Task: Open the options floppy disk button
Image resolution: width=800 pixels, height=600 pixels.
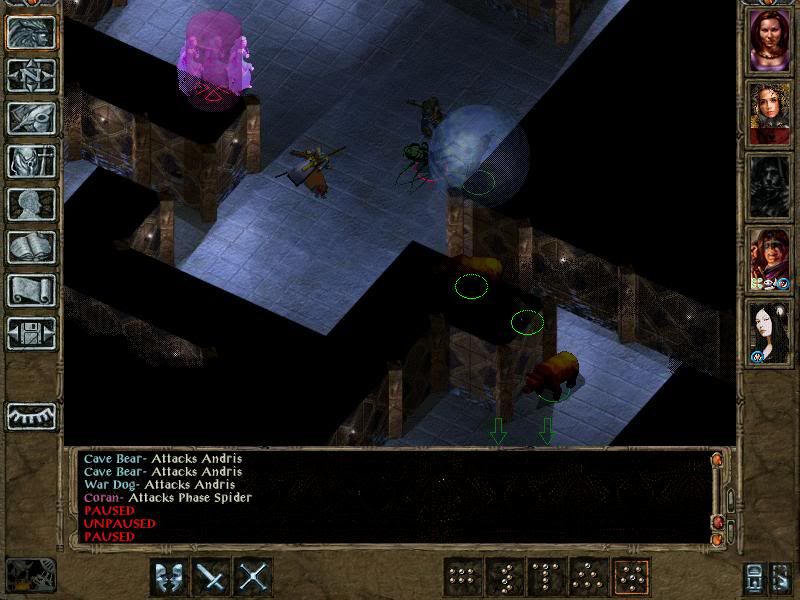Action: coord(31,333)
